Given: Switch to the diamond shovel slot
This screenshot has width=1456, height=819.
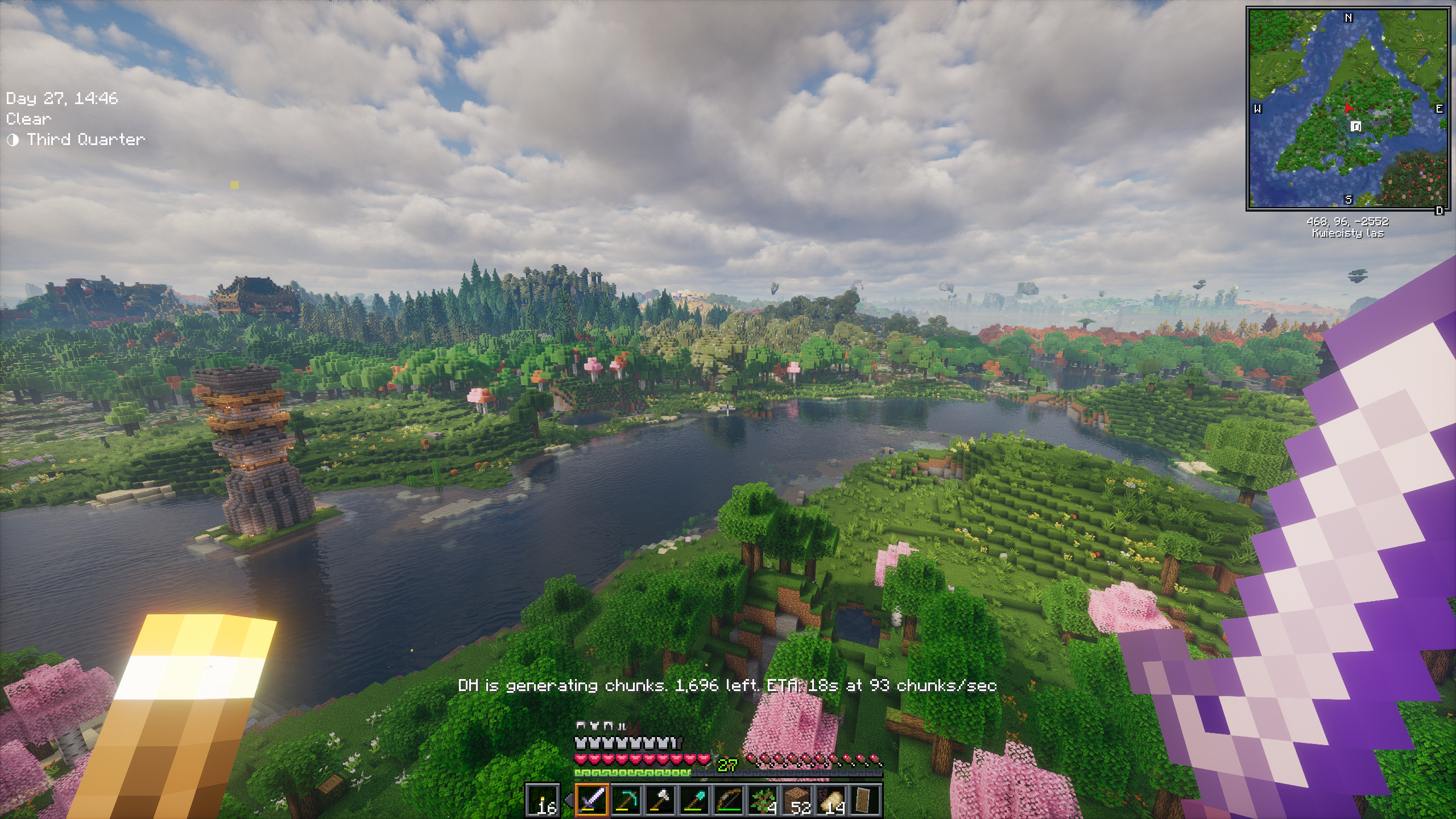Looking at the screenshot, I should pyautogui.click(x=694, y=800).
